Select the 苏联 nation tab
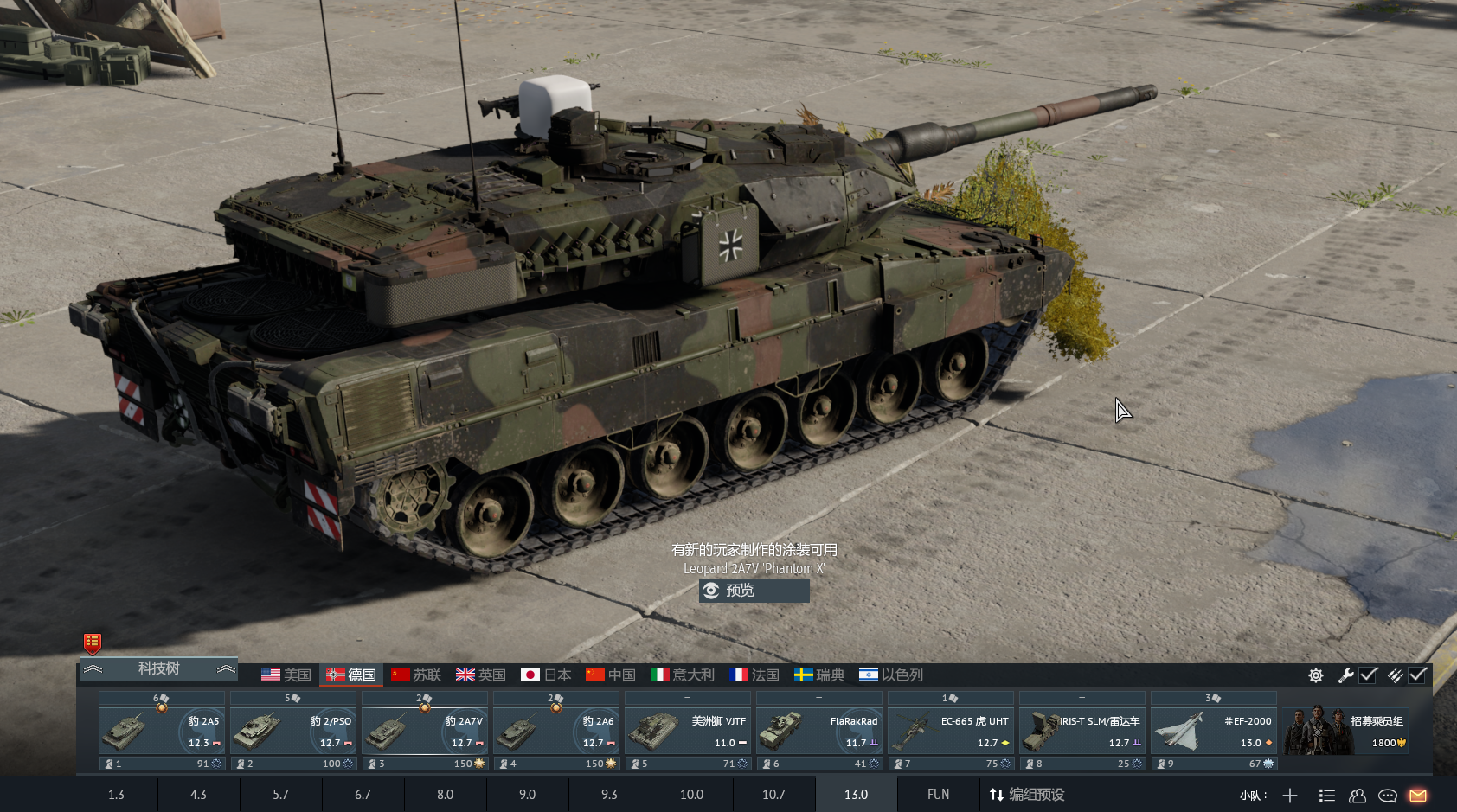Viewport: 1457px width, 812px height. (416, 675)
